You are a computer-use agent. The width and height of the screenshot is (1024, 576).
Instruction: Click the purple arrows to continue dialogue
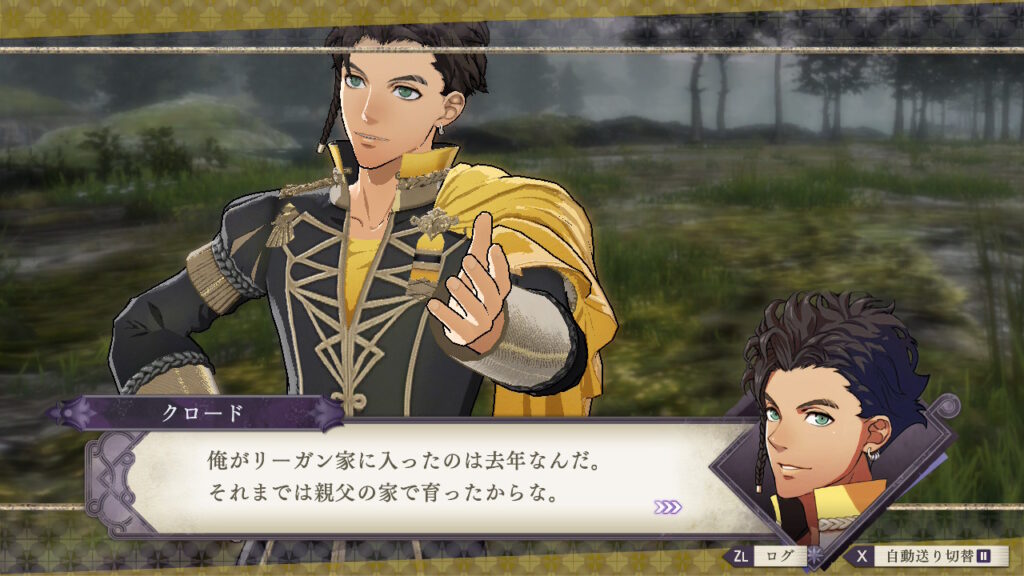pyautogui.click(x=668, y=507)
